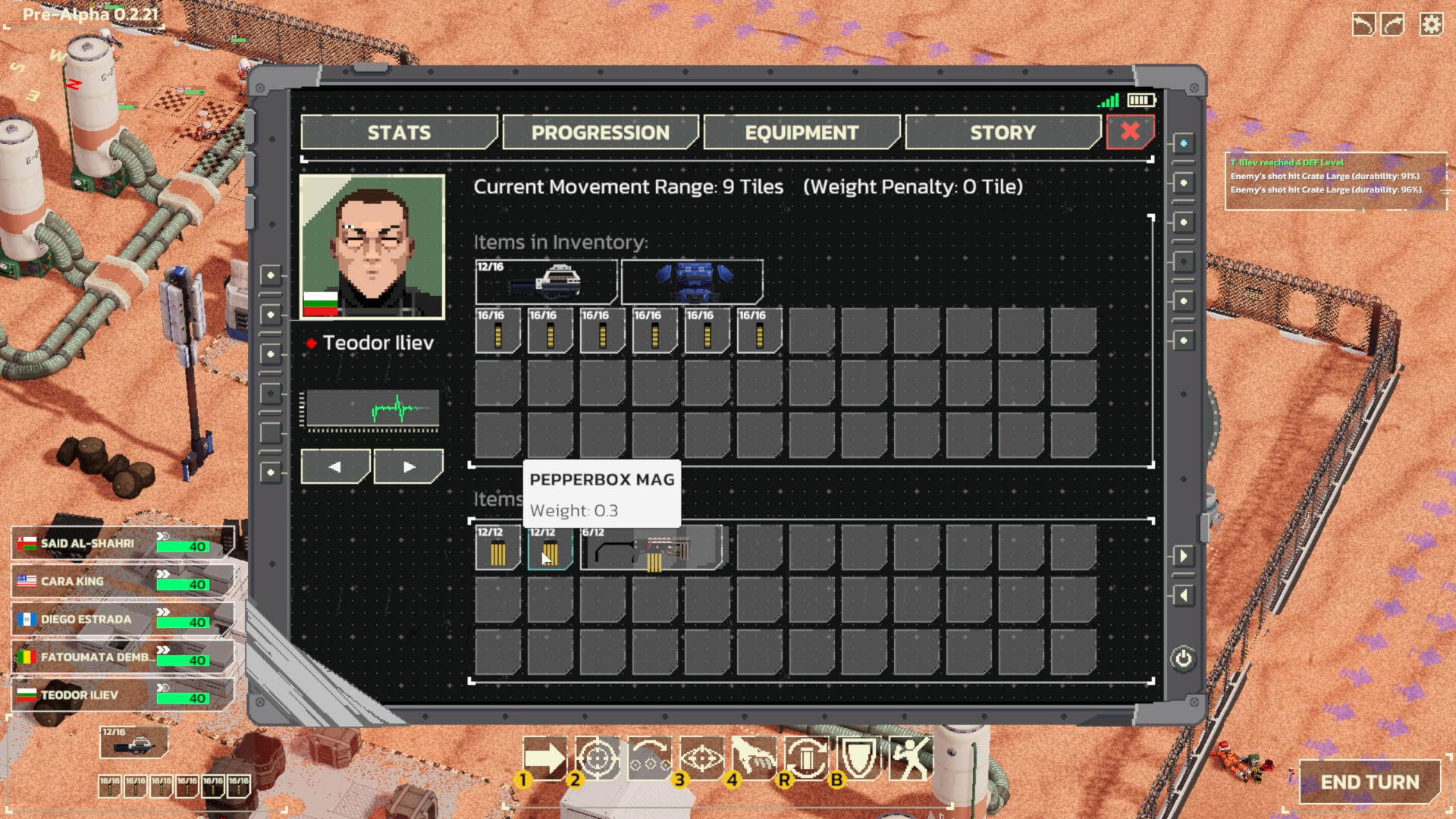Open the PROGRESSION tab
Viewport: 1456px width, 819px height.
point(601,132)
